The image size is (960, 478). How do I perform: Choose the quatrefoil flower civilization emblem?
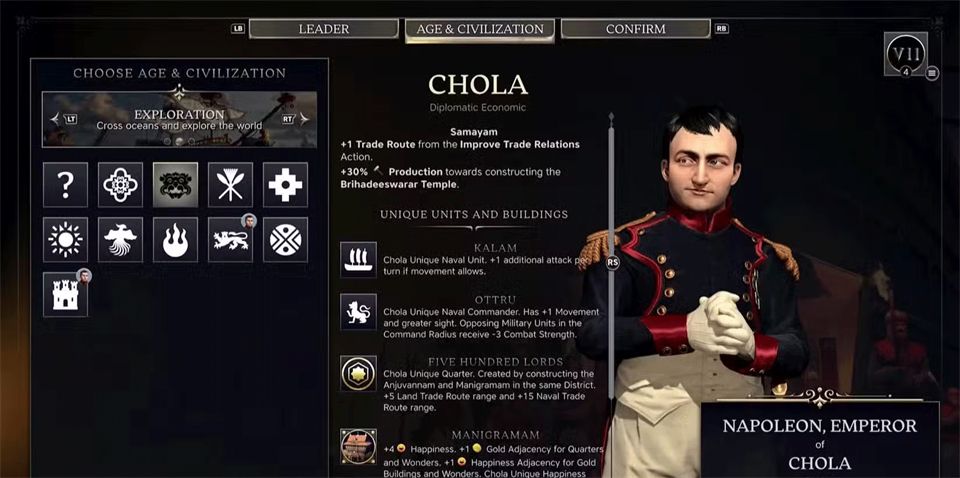click(x=120, y=184)
